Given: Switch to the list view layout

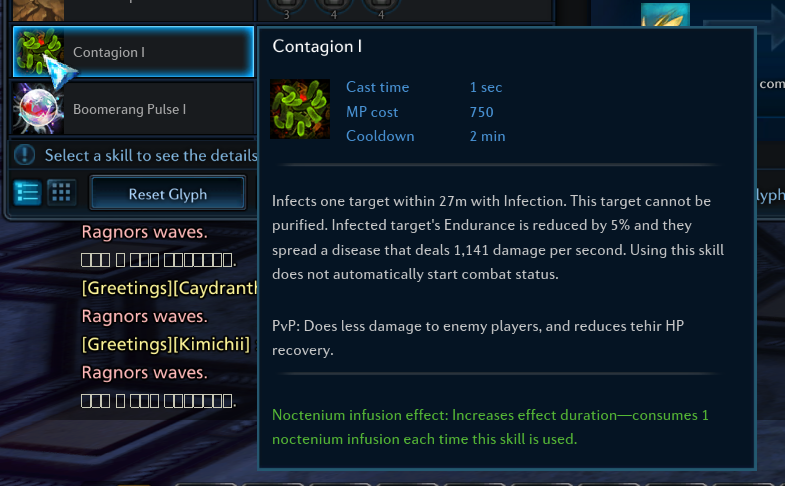Looking at the screenshot, I should click(x=28, y=193).
